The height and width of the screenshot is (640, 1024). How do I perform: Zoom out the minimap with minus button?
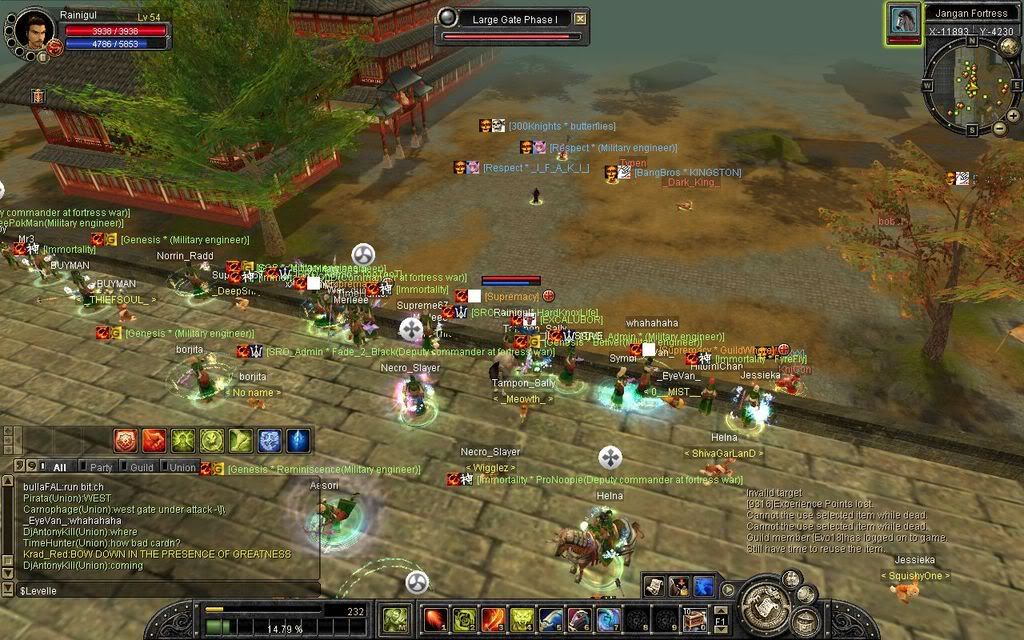click(x=999, y=128)
